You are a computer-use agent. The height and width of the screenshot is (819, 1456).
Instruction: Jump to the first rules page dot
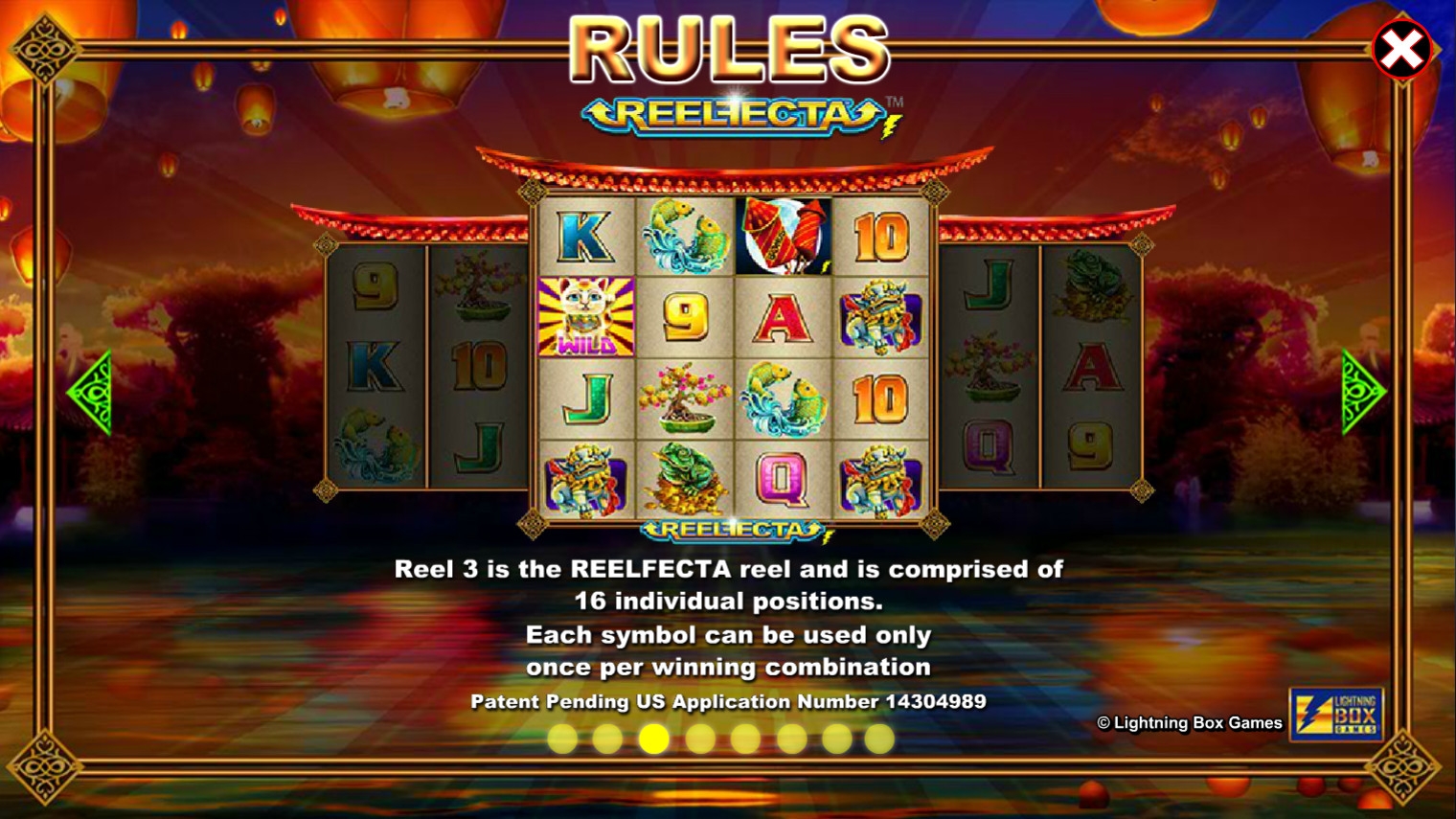562,739
